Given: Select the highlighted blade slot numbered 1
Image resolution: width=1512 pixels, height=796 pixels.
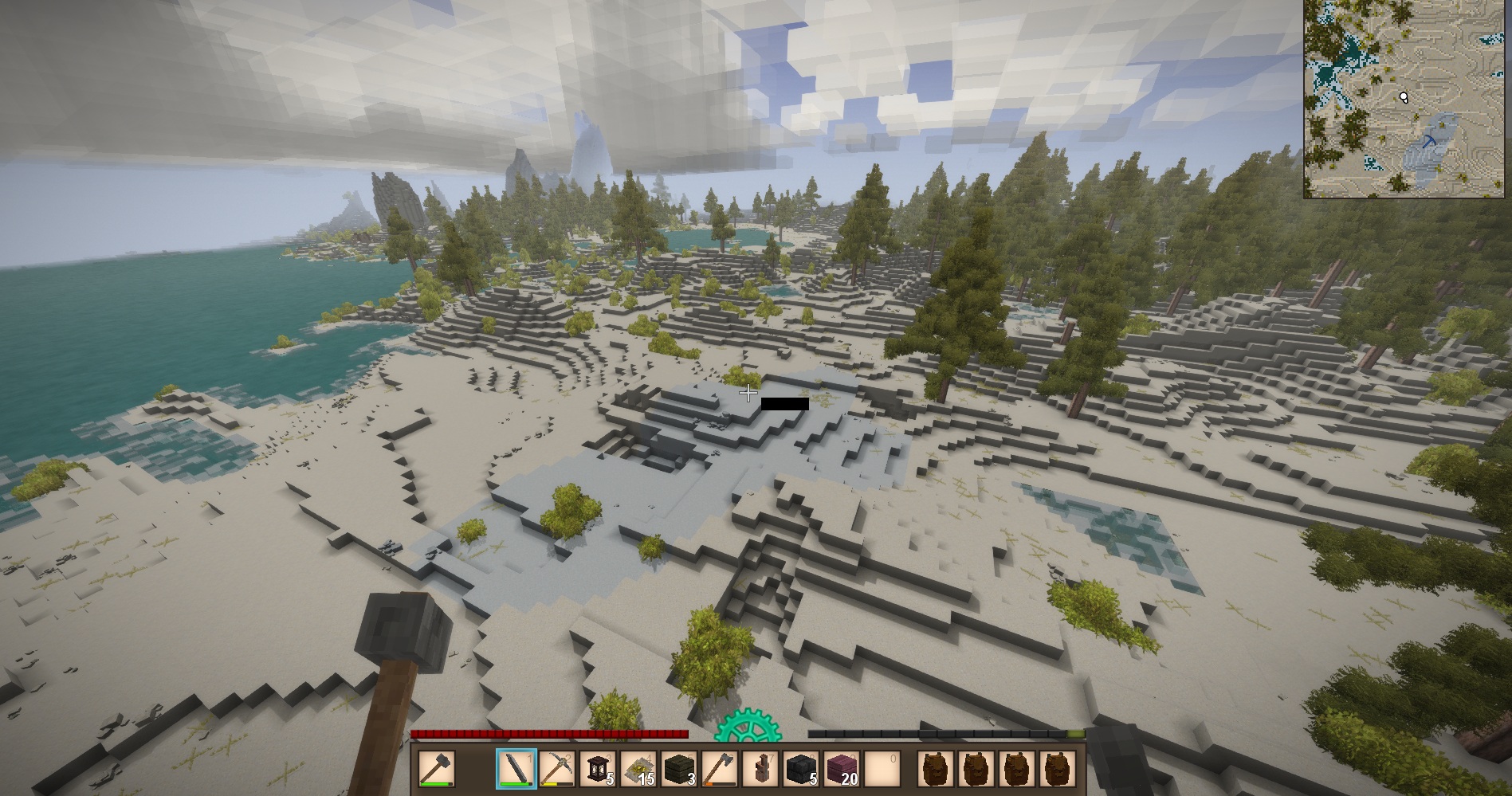Looking at the screenshot, I should [516, 769].
